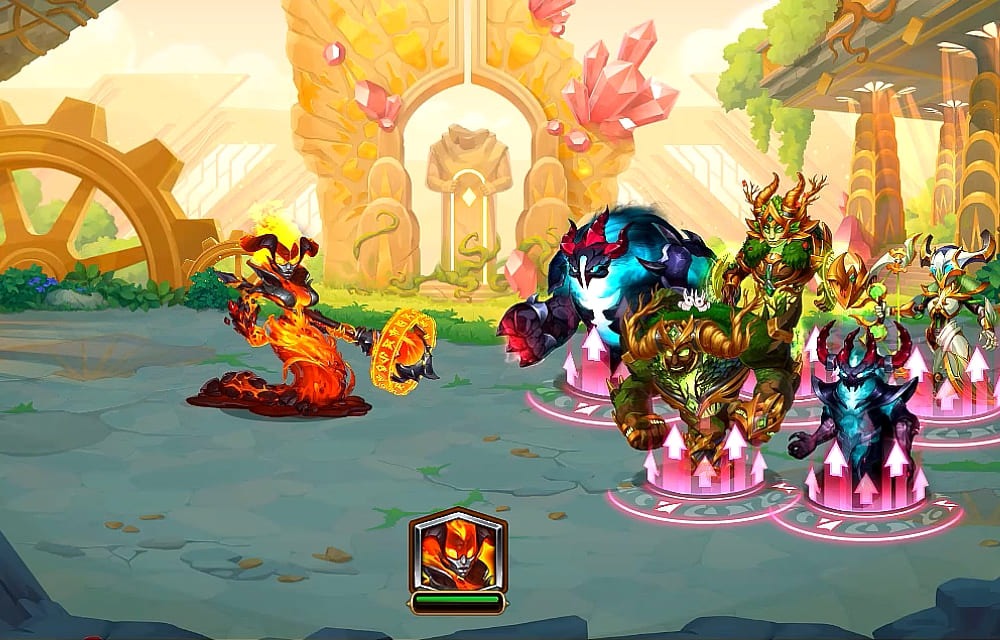The width and height of the screenshot is (1000, 640).
Task: Select the fire hero portrait card
Action: [x=457, y=551]
